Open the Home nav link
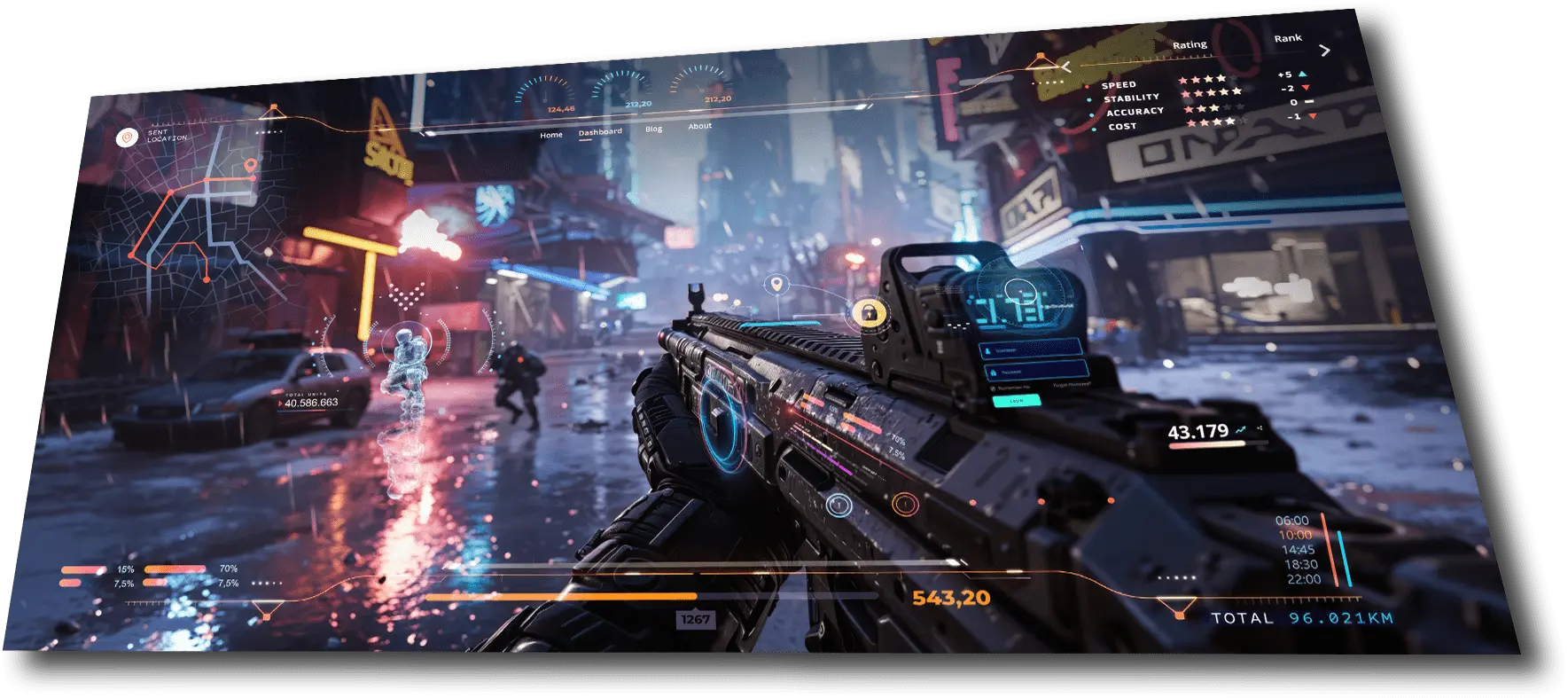The width and height of the screenshot is (1568, 698). tap(551, 135)
